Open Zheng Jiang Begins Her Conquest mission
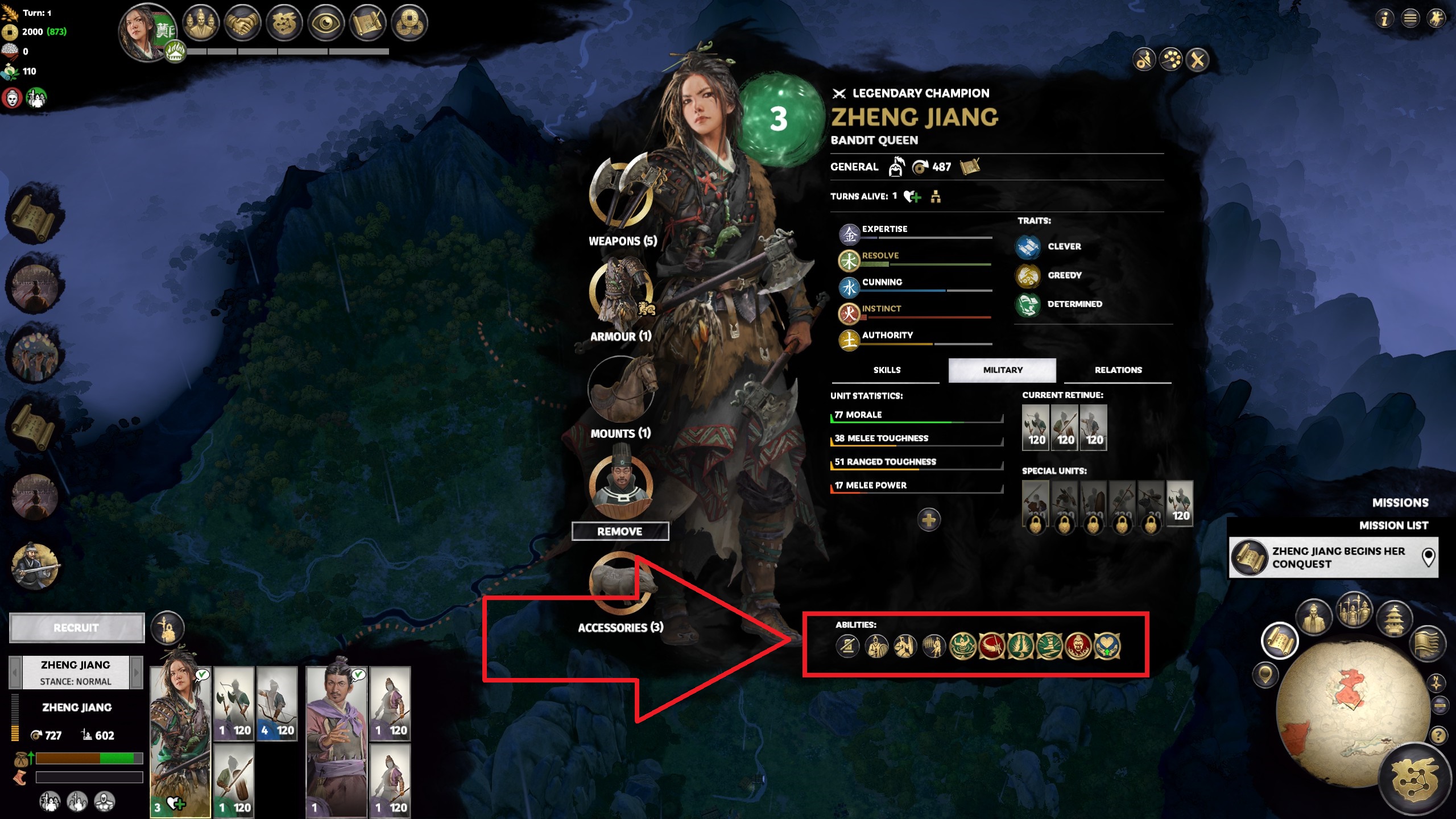This screenshot has width=1456, height=819. coord(1333,557)
